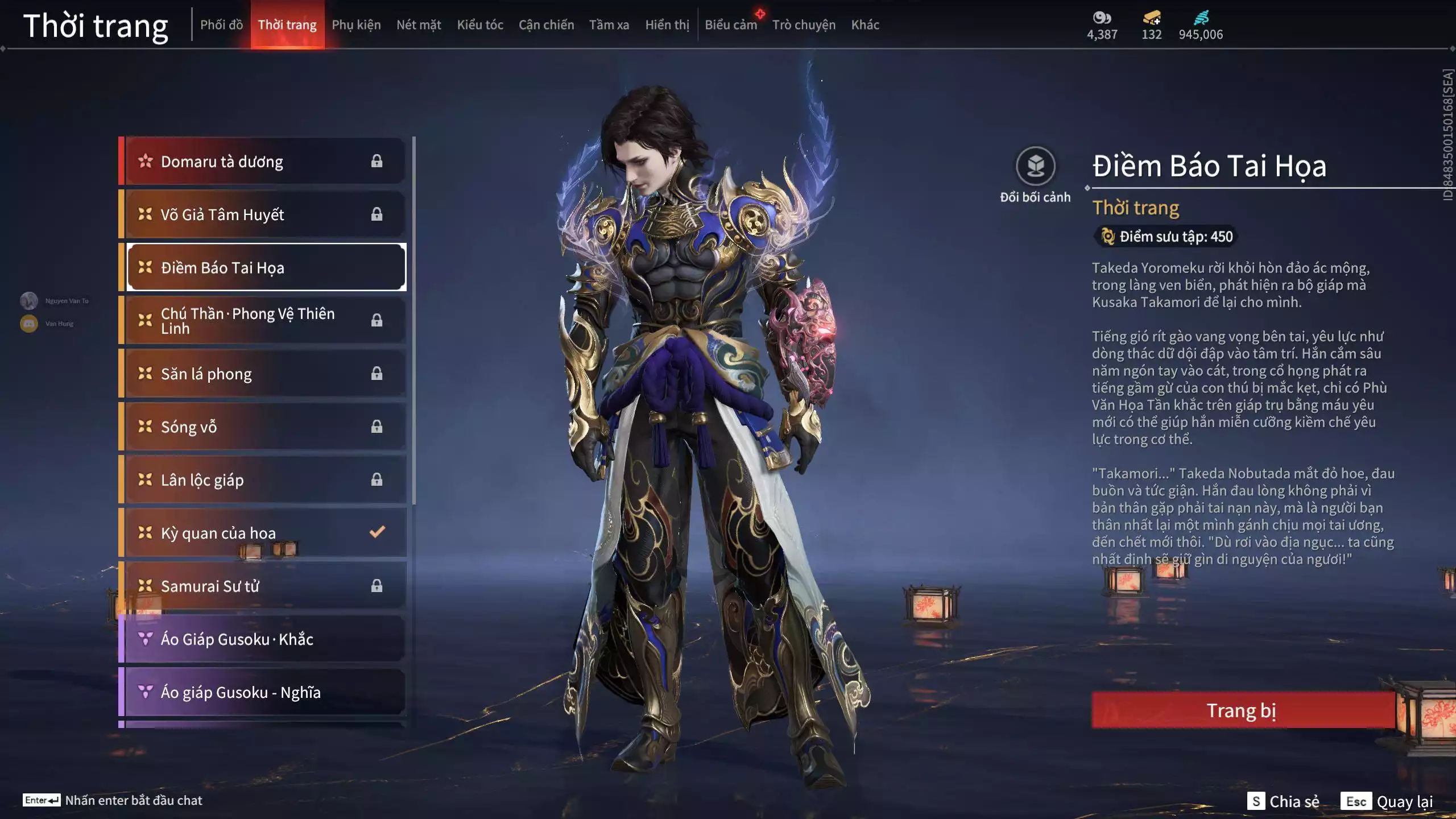Click the Chia sẻ share button
Screen dimensions: 1456x819
pyautogui.click(x=1284, y=801)
